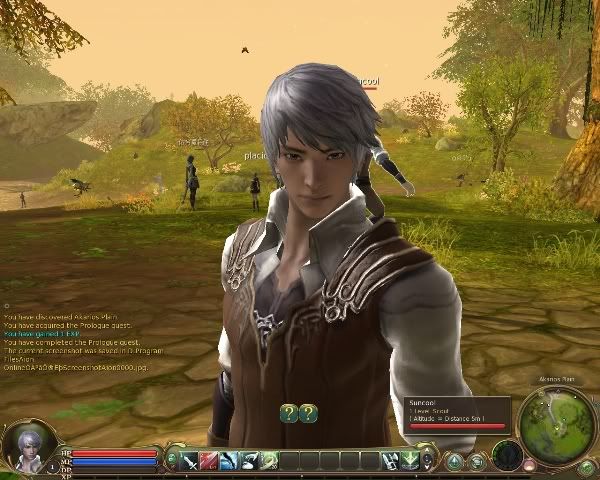Screen dimensions: 600x480
Task: Click the left yellow question mark icon
Action: click(x=289, y=412)
